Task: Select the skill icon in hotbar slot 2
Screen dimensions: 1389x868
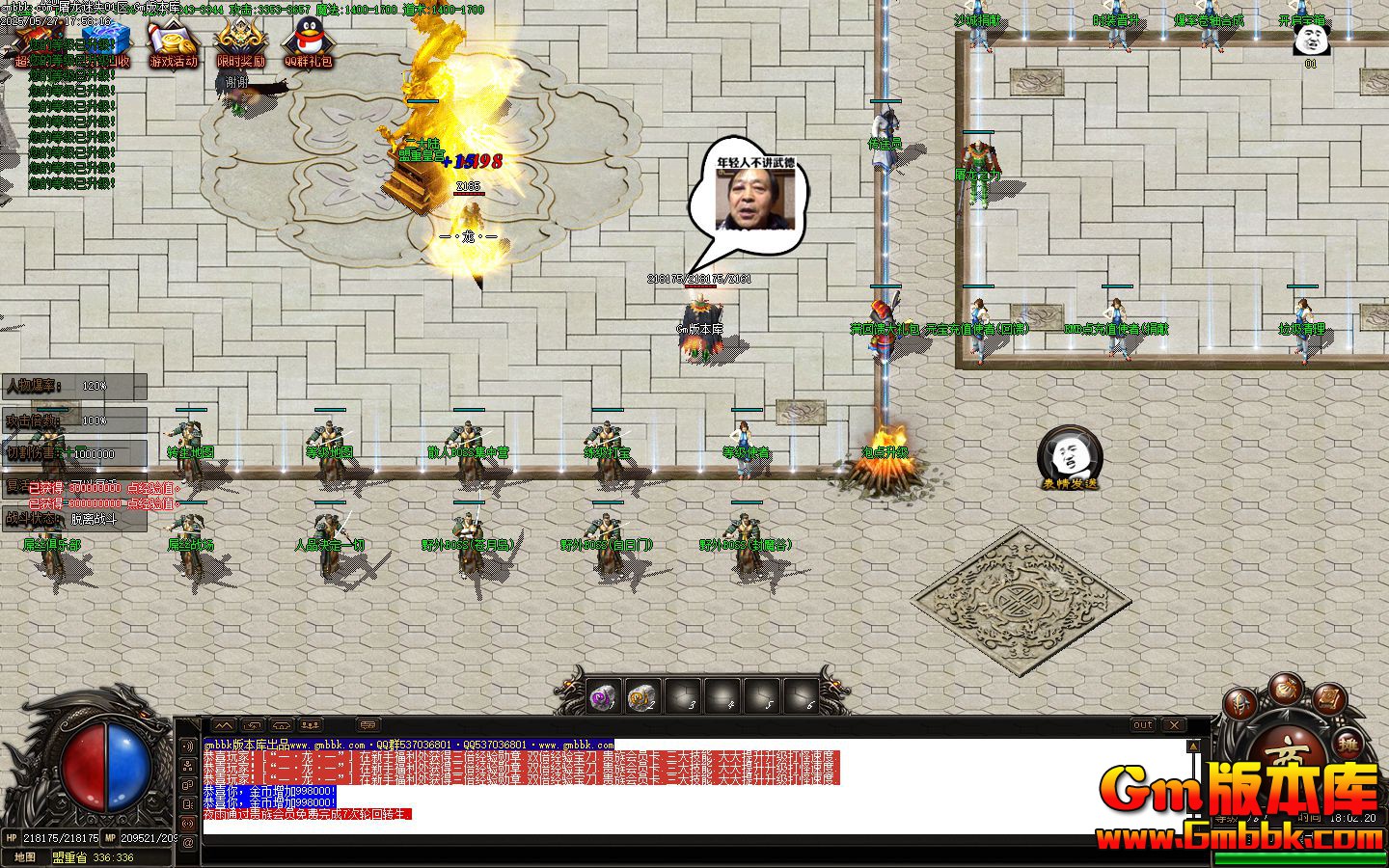Action: pos(643,696)
